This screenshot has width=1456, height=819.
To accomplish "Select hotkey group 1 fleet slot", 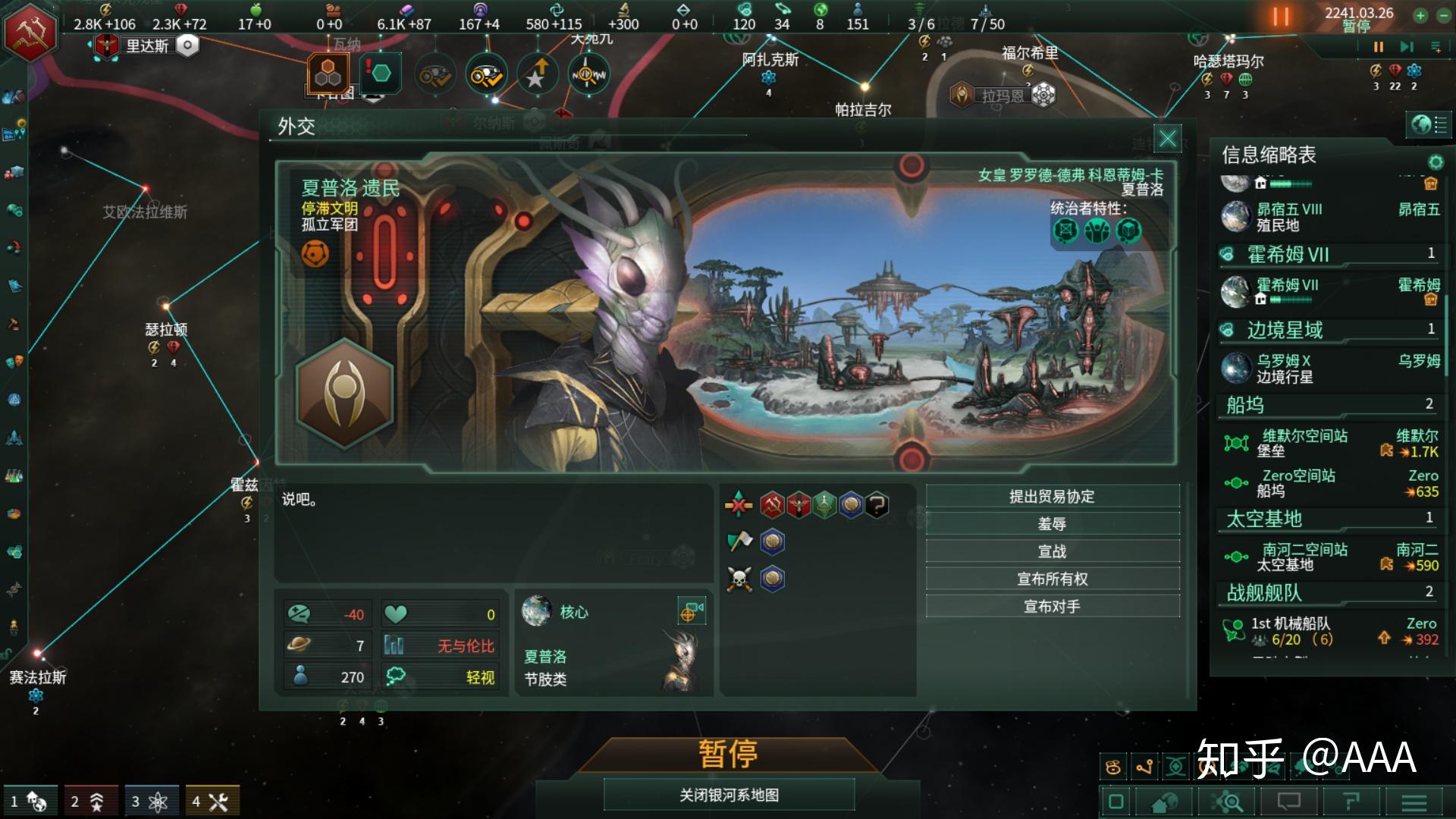I will point(32,799).
